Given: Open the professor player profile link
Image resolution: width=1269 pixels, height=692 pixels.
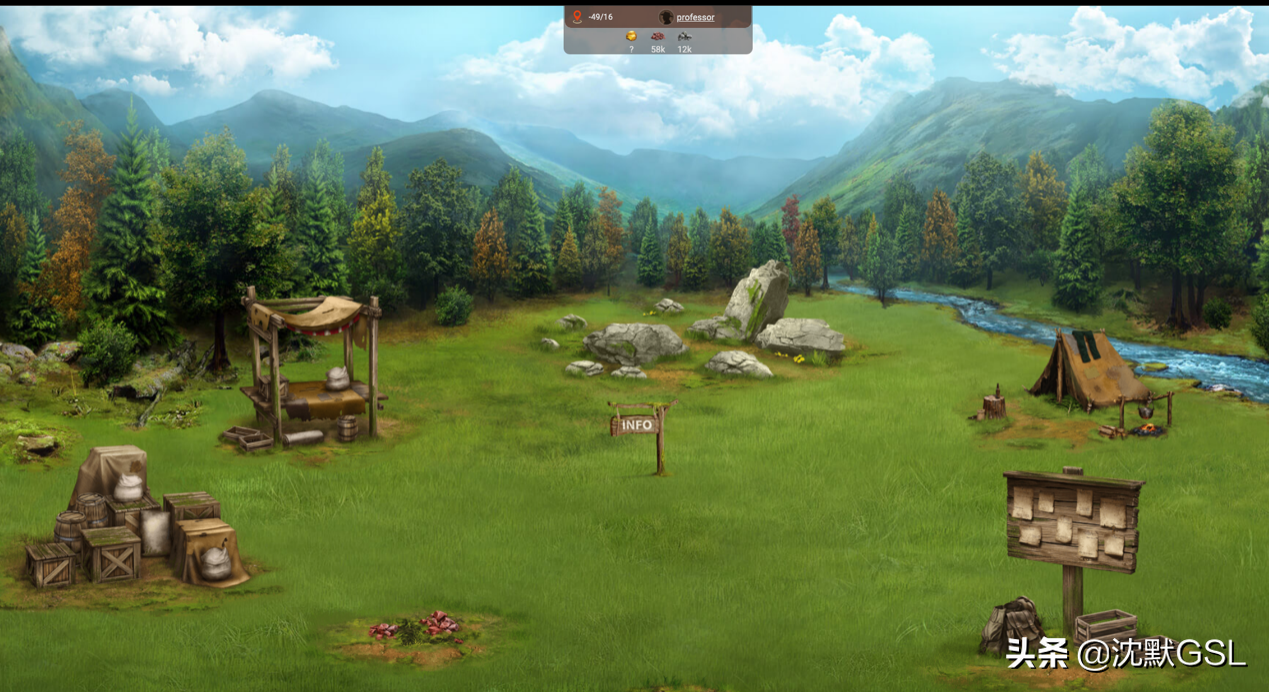Looking at the screenshot, I should coord(694,17).
